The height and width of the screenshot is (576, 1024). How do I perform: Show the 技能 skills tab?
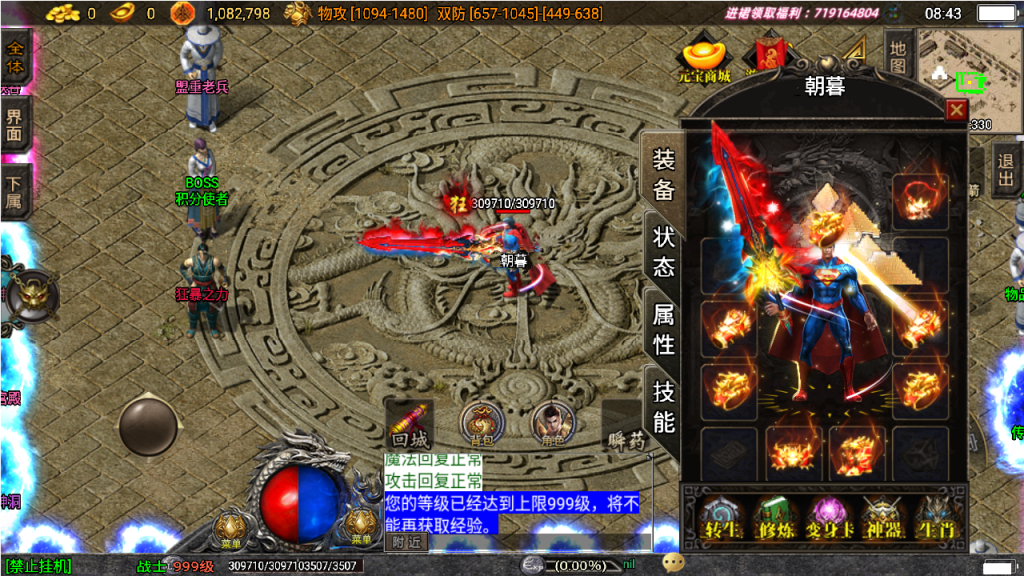pyautogui.click(x=664, y=406)
